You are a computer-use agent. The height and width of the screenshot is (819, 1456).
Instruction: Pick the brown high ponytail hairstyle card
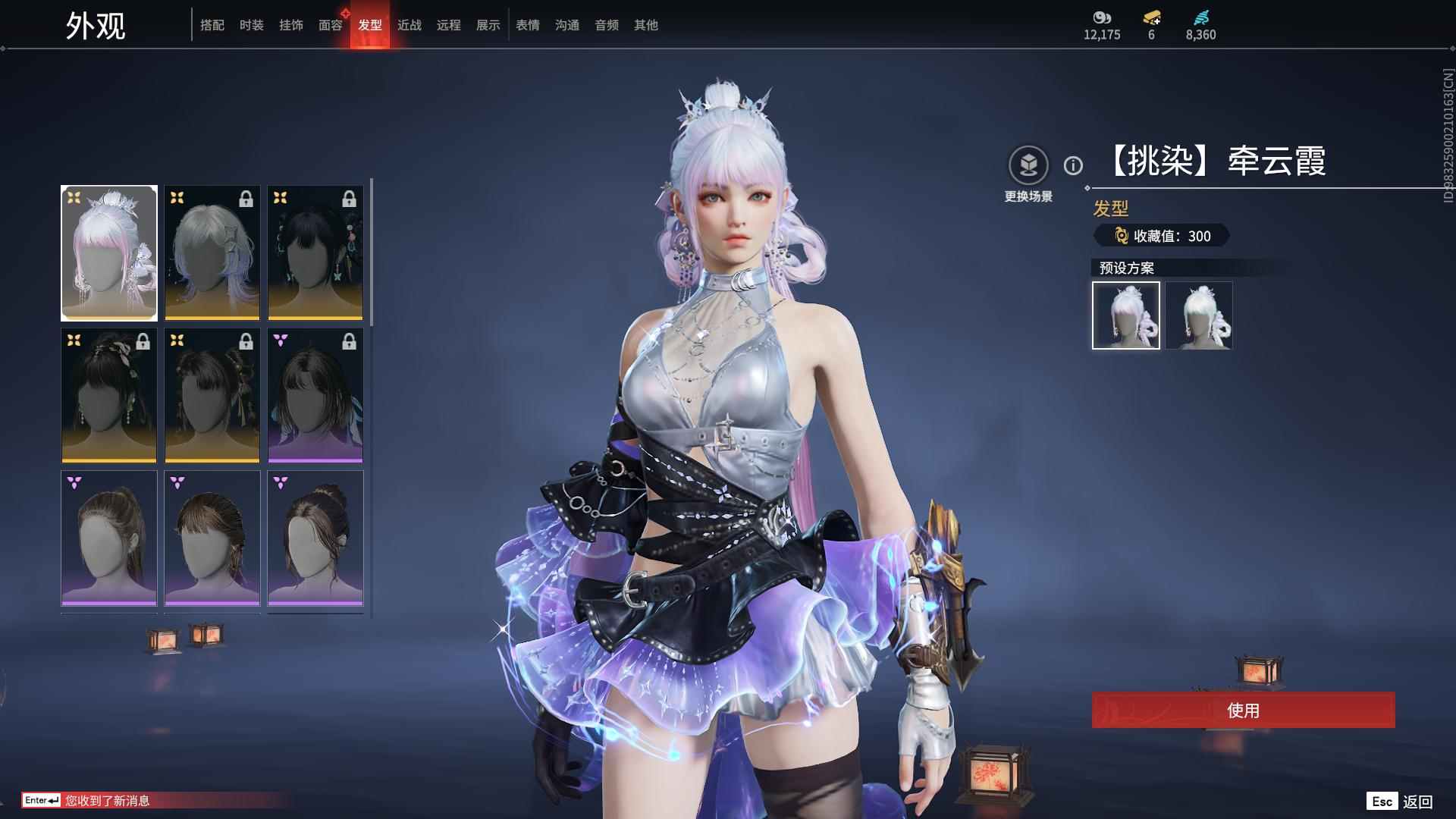coord(109,538)
